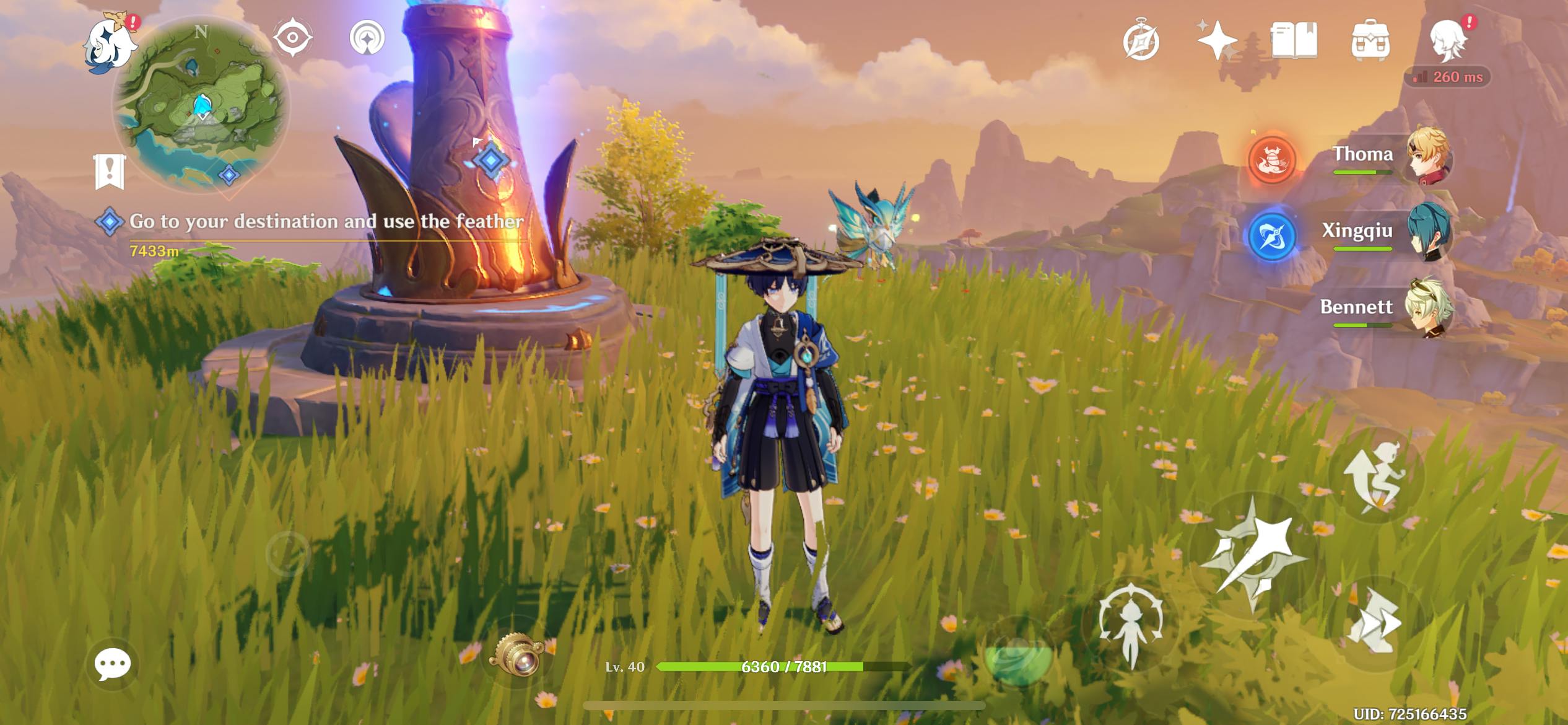Open the Wish star icon

(x=1216, y=41)
